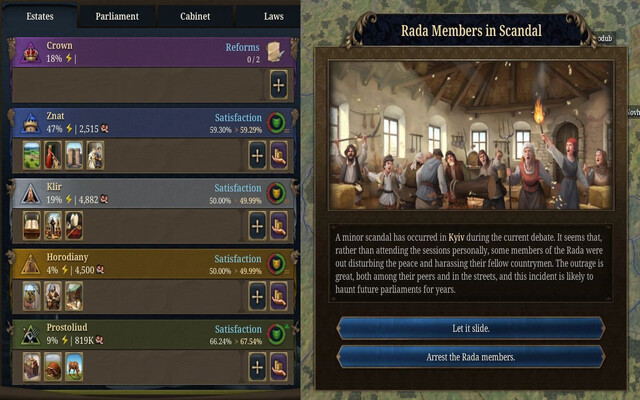Open the Cabinet tab

[195, 16]
